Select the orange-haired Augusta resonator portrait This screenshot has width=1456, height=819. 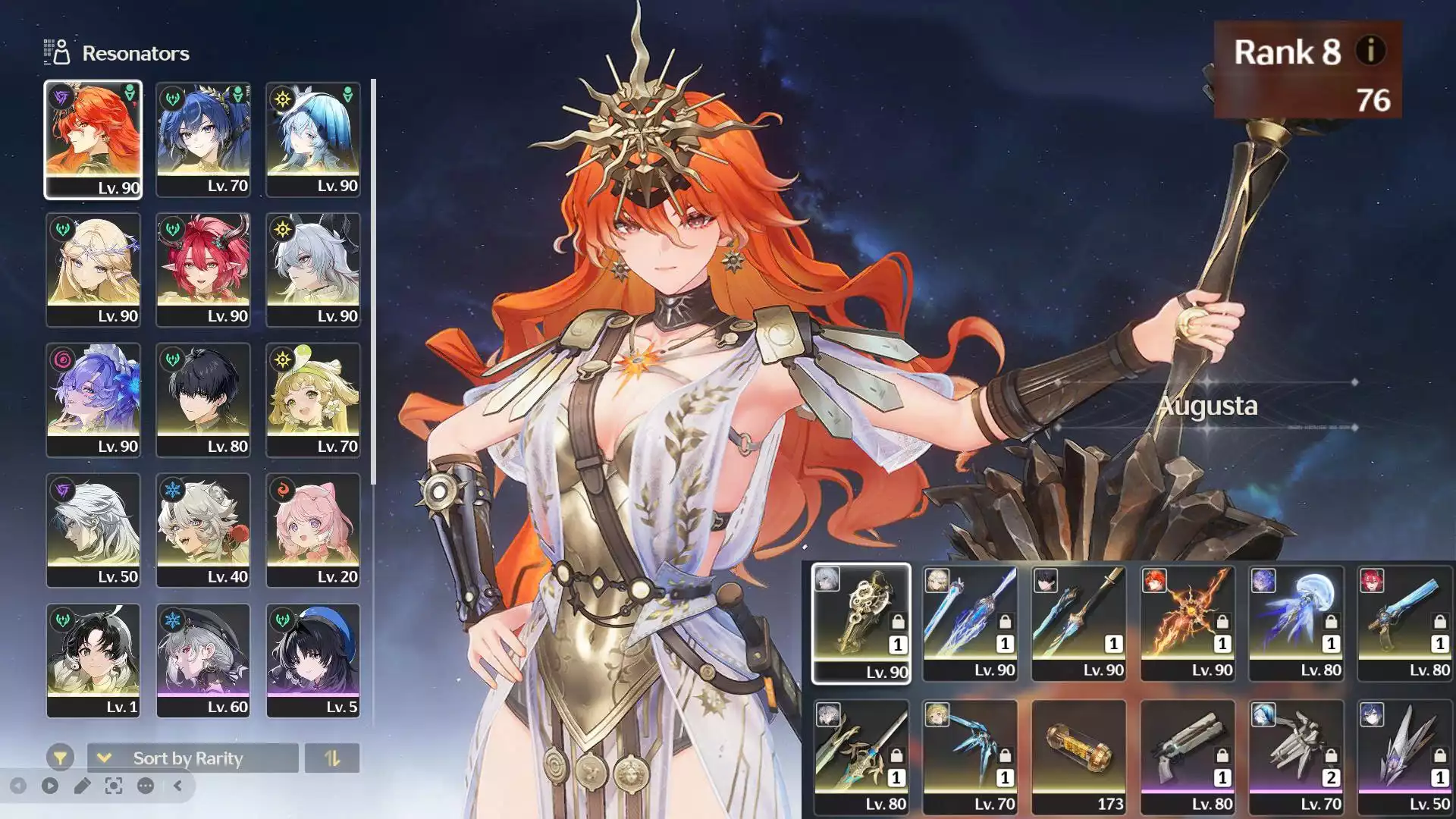[x=93, y=140]
